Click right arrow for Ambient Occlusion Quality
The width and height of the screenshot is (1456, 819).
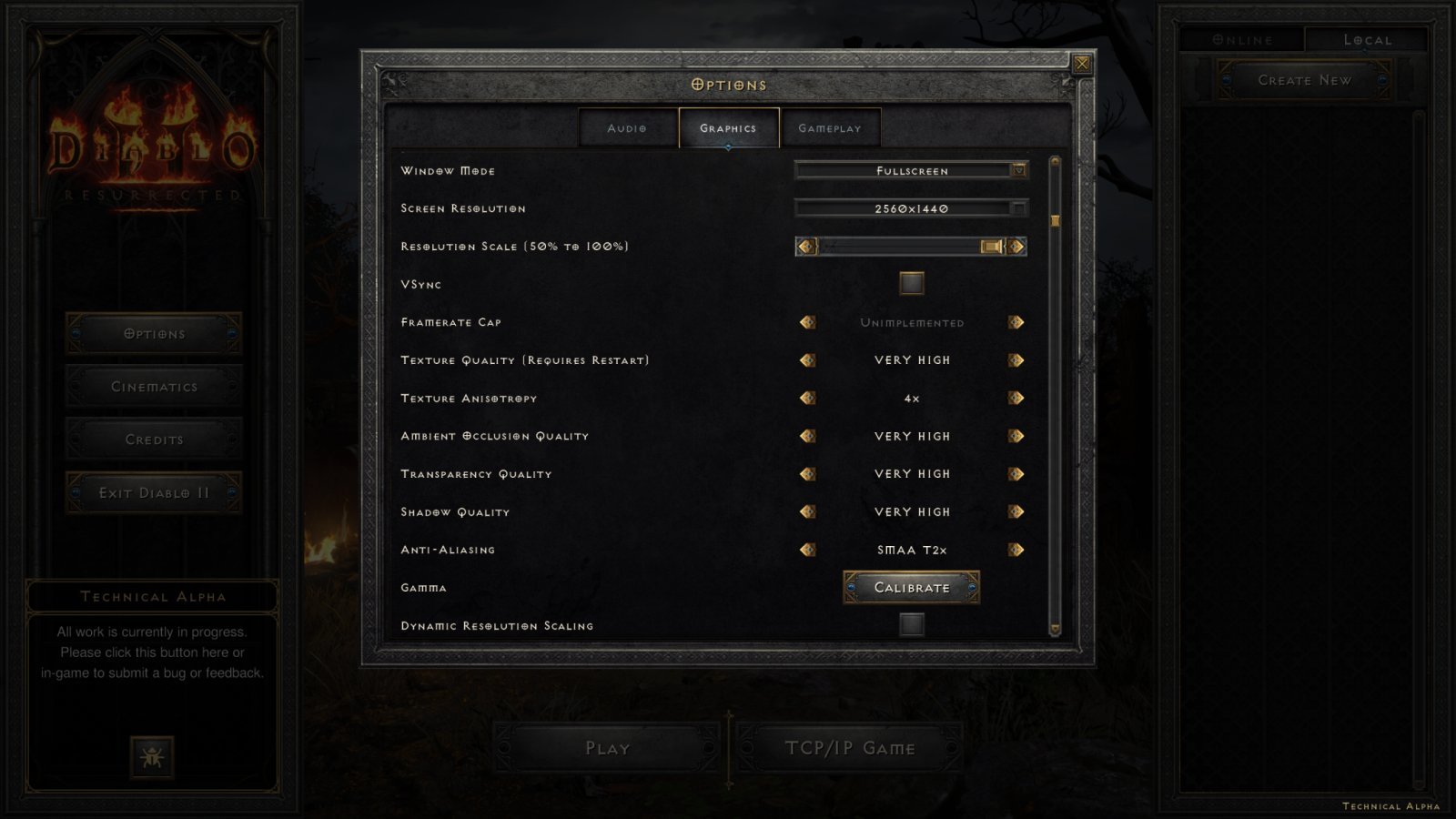(x=1017, y=436)
